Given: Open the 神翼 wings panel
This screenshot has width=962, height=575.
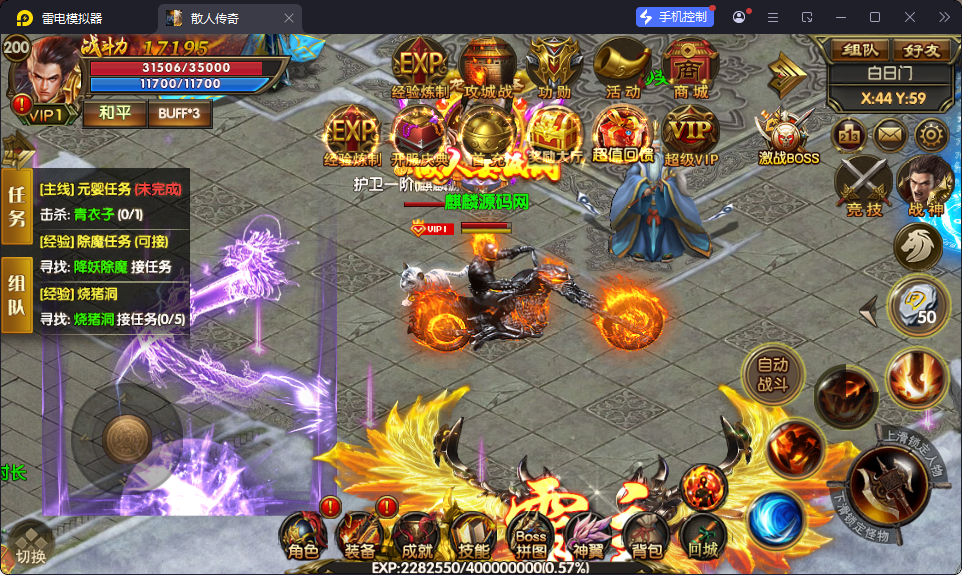Looking at the screenshot, I should tap(588, 537).
